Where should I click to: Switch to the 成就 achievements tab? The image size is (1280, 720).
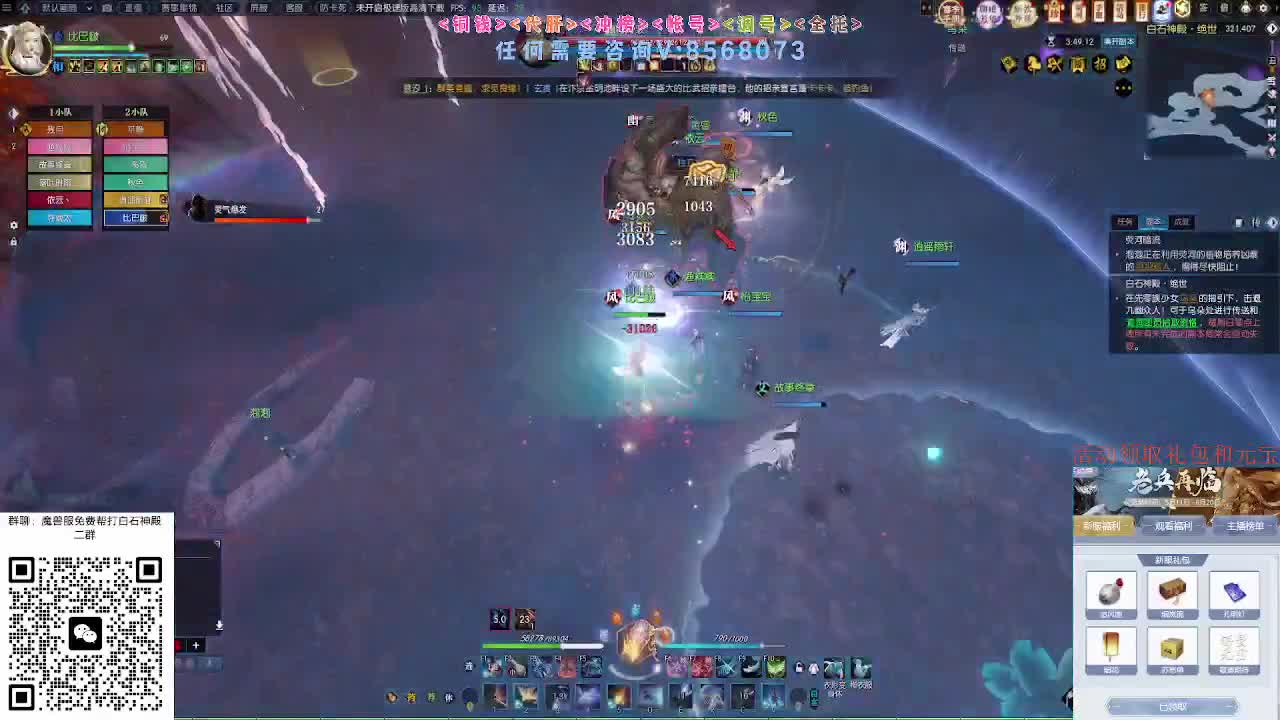pyautogui.click(x=1182, y=220)
